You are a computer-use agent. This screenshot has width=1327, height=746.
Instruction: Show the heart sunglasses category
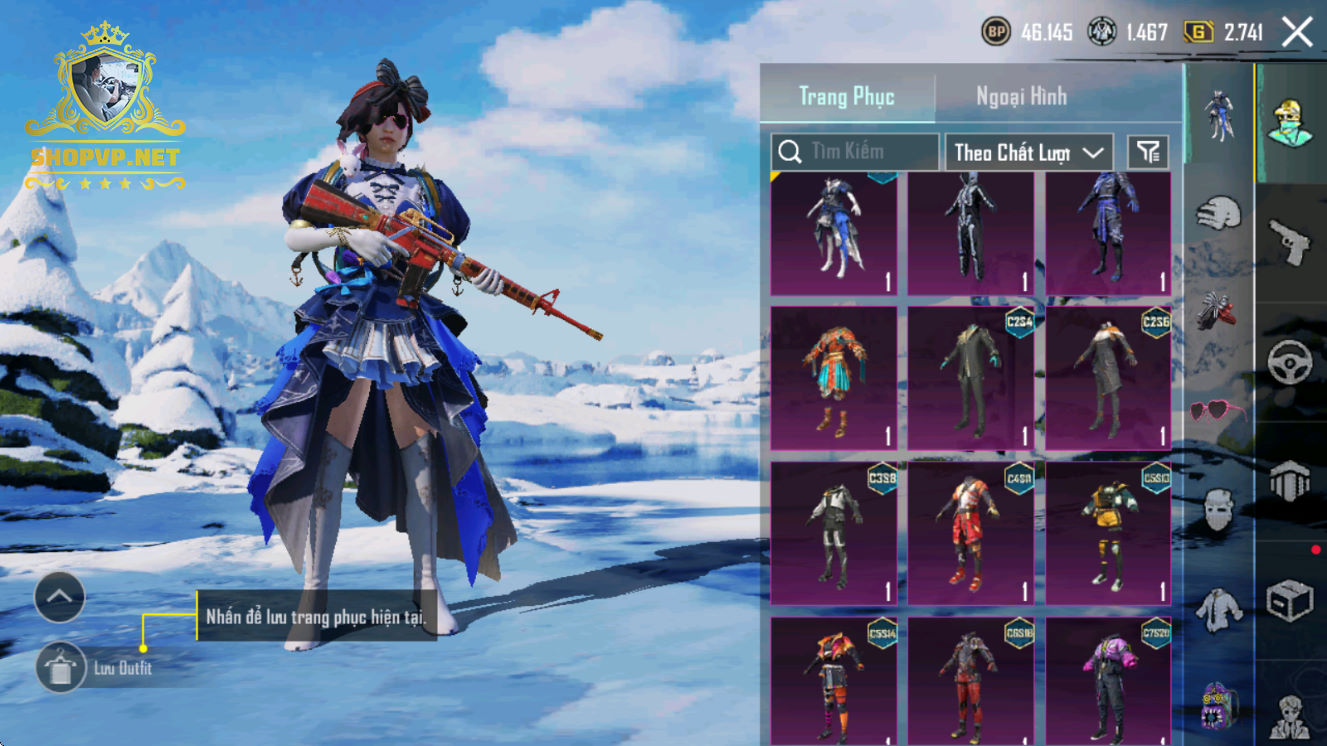pos(1218,410)
